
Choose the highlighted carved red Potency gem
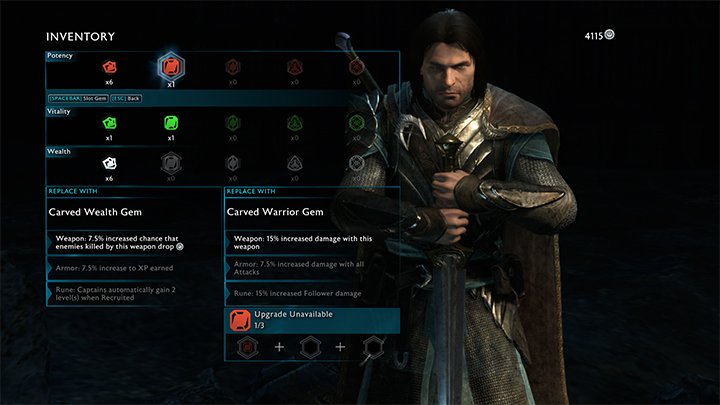[x=170, y=67]
